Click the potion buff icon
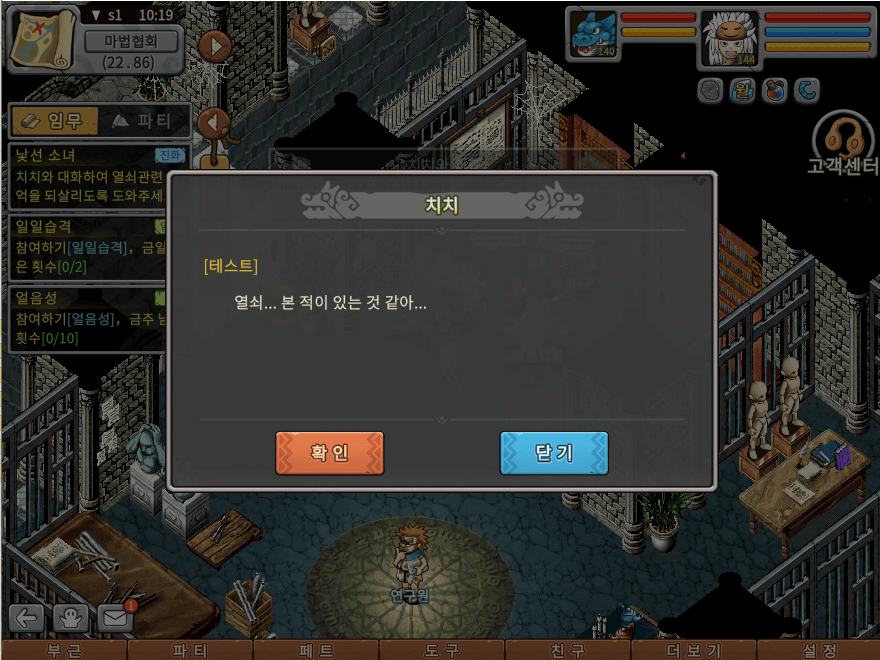The width and height of the screenshot is (880, 660). coord(773,91)
